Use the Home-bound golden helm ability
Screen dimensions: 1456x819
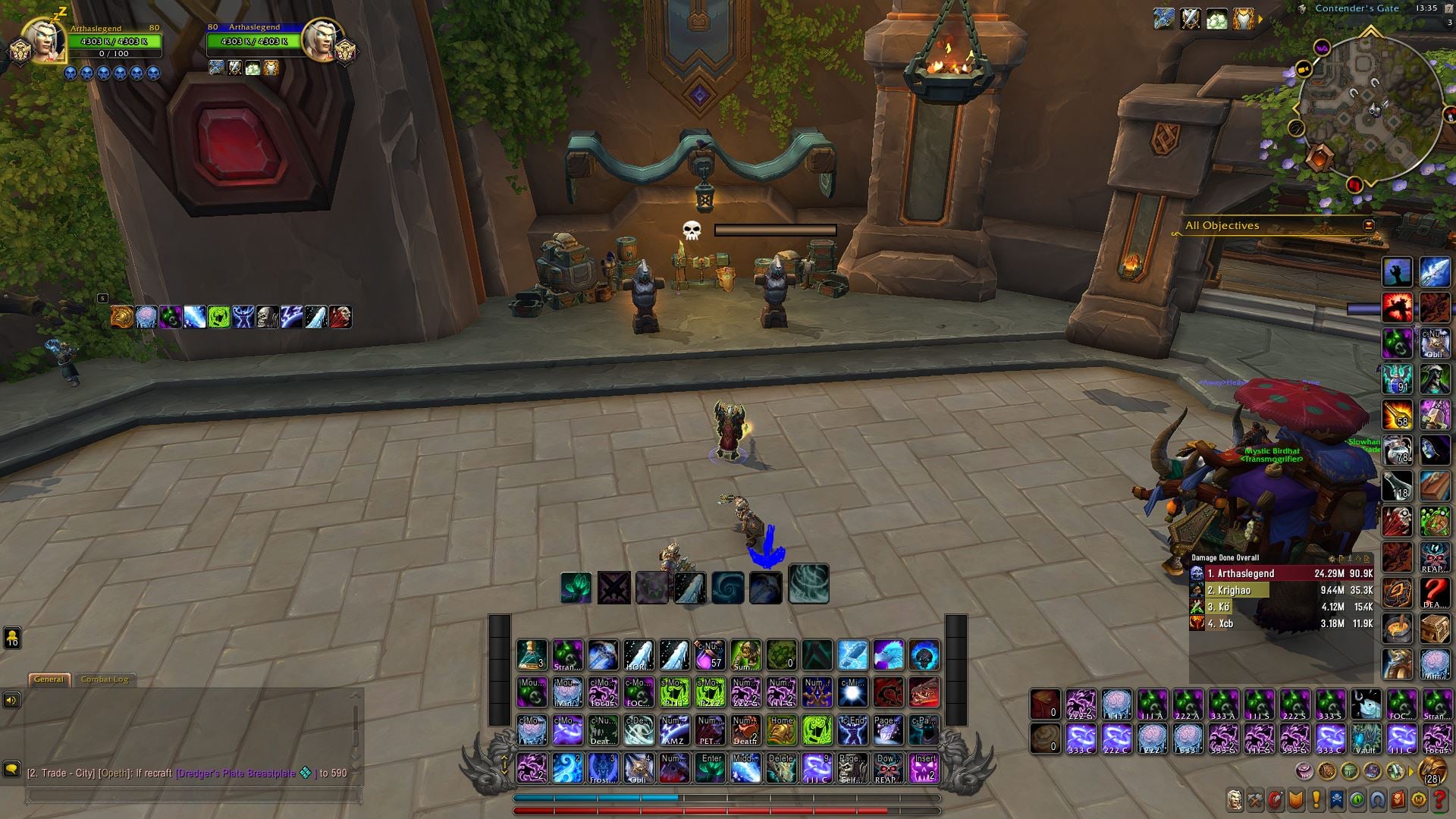click(781, 730)
